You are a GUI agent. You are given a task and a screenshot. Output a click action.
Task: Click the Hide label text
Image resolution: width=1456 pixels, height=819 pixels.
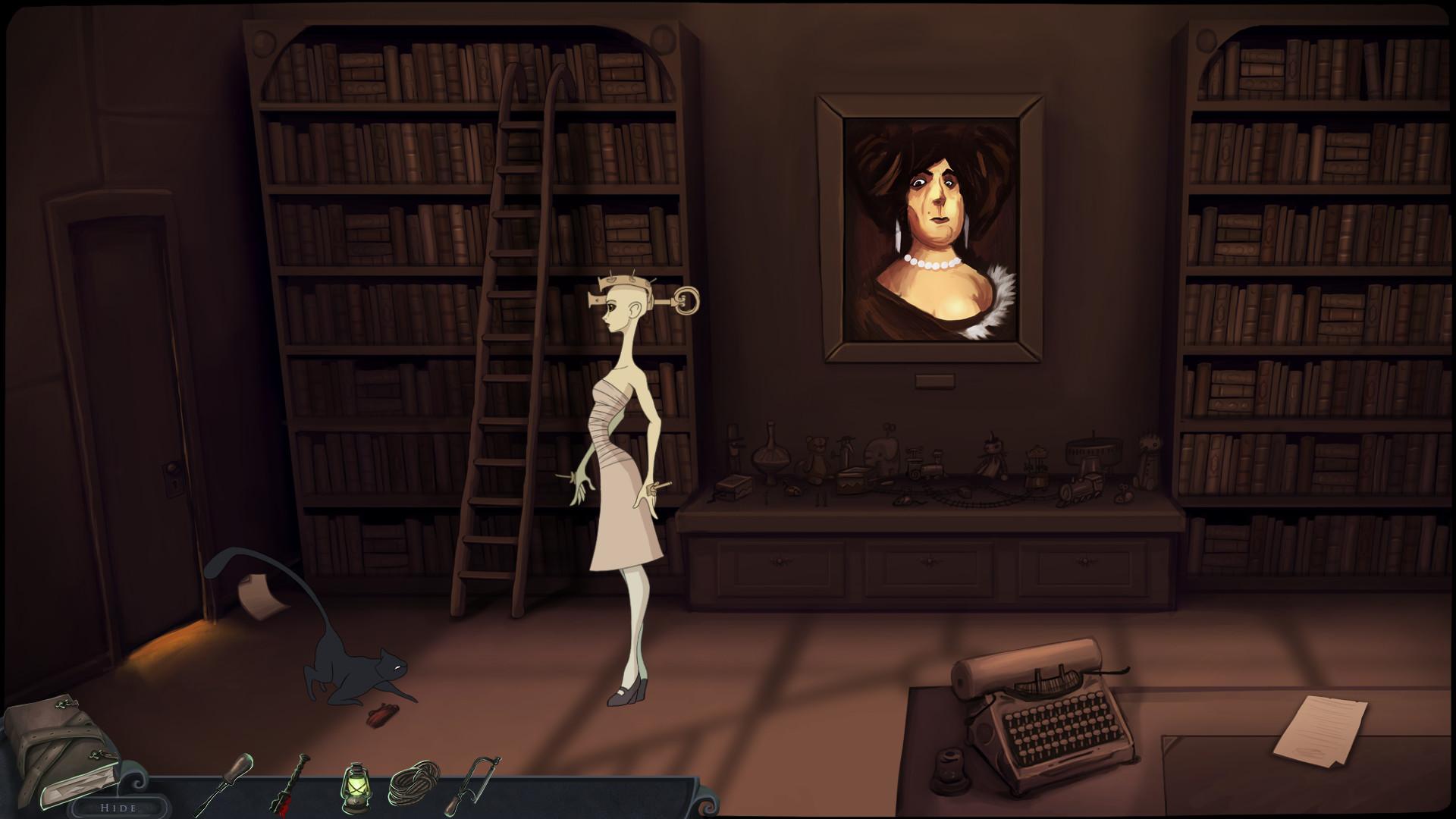121,808
